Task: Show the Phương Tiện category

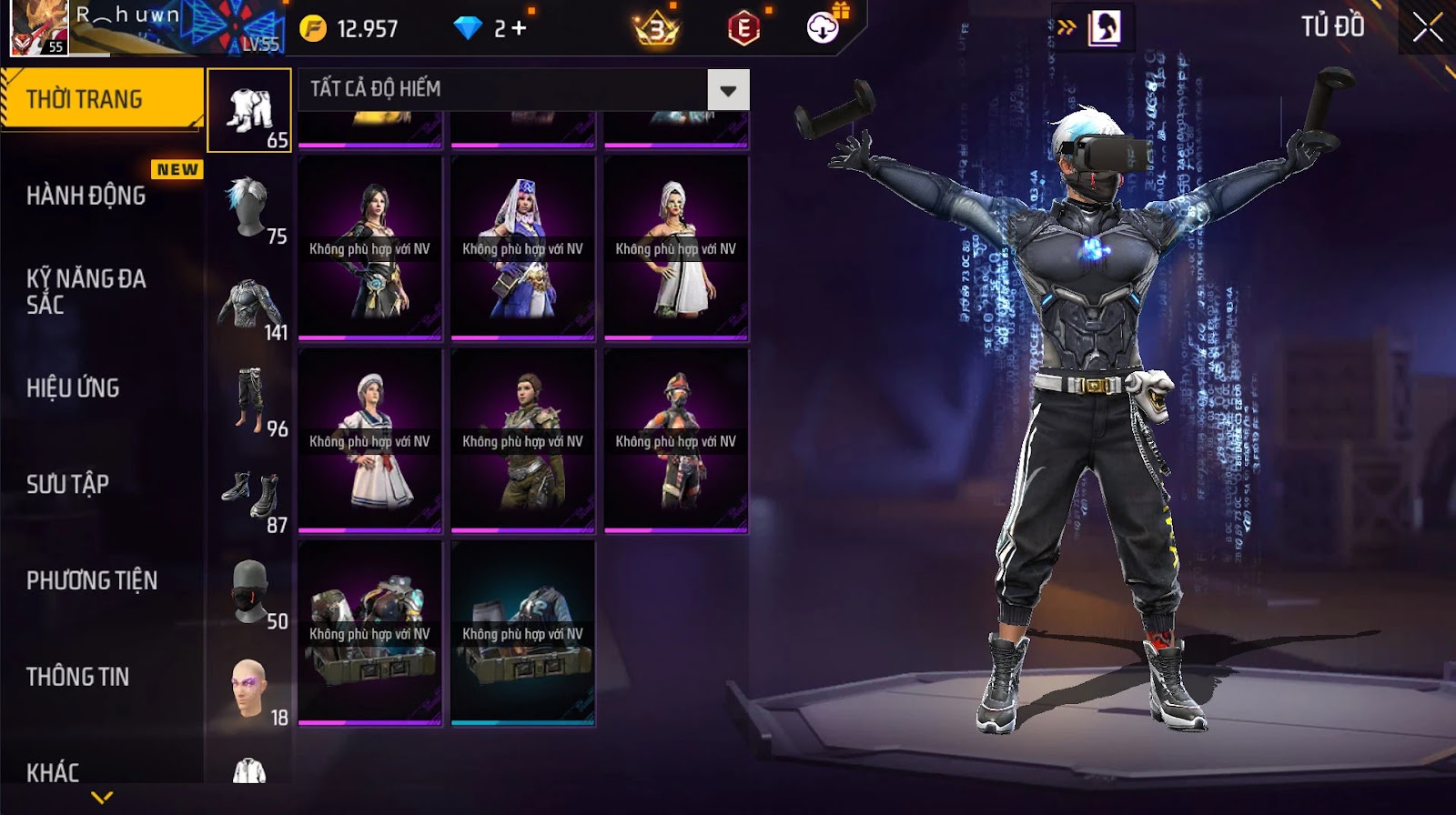Action: [91, 580]
